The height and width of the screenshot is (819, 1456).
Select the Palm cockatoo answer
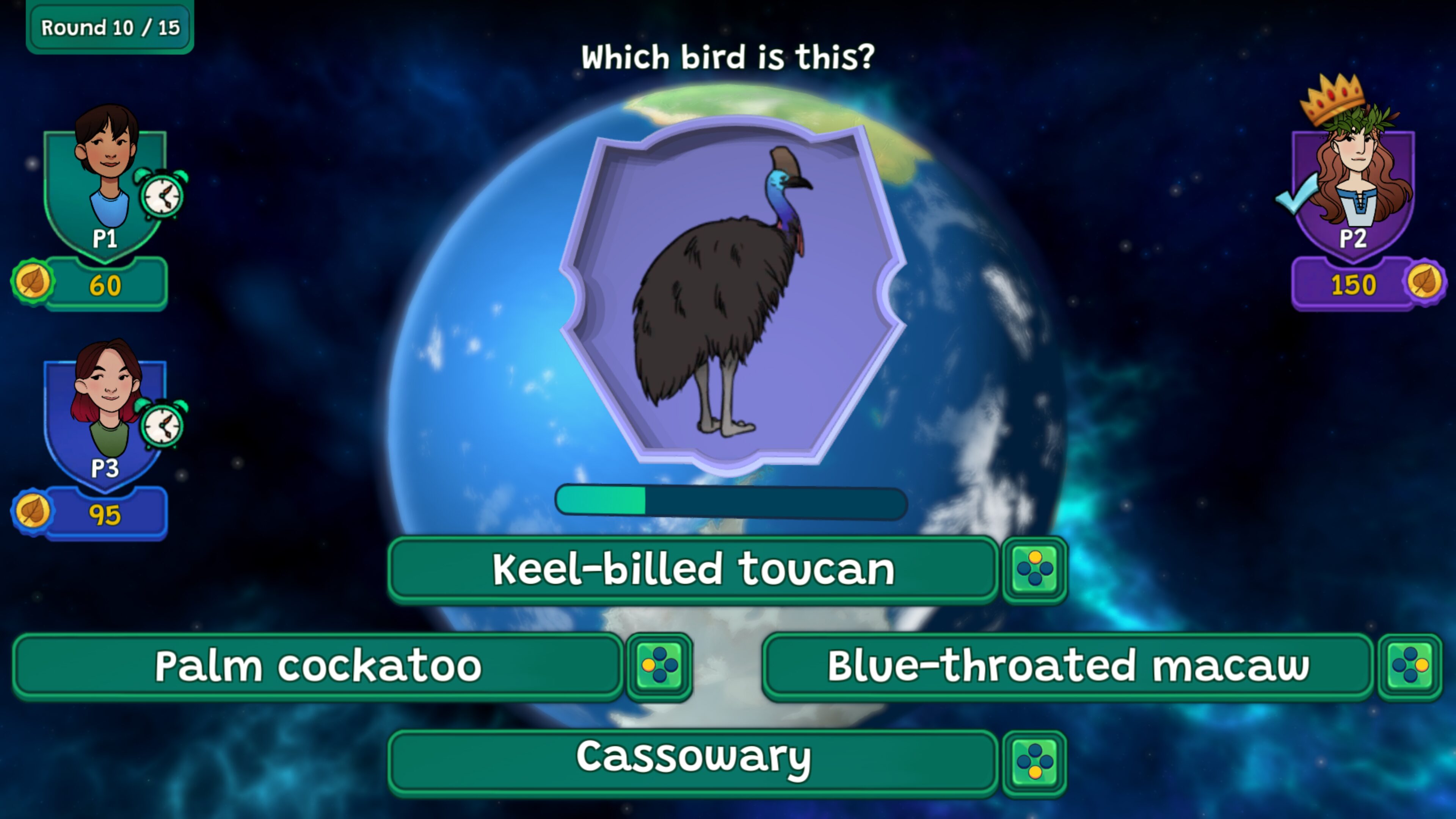318,667
